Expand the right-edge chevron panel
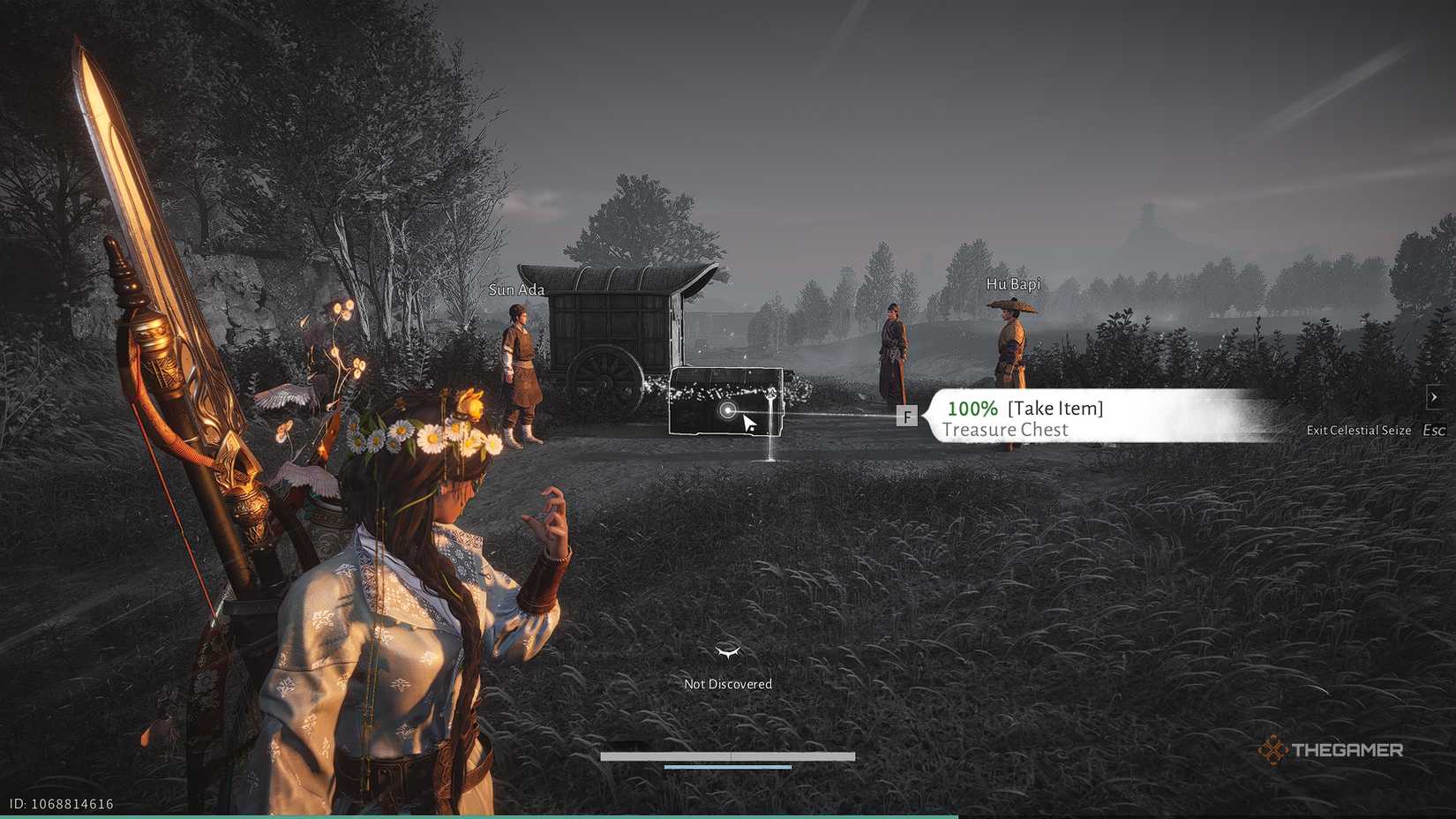This screenshot has width=1456, height=819. tap(1435, 397)
